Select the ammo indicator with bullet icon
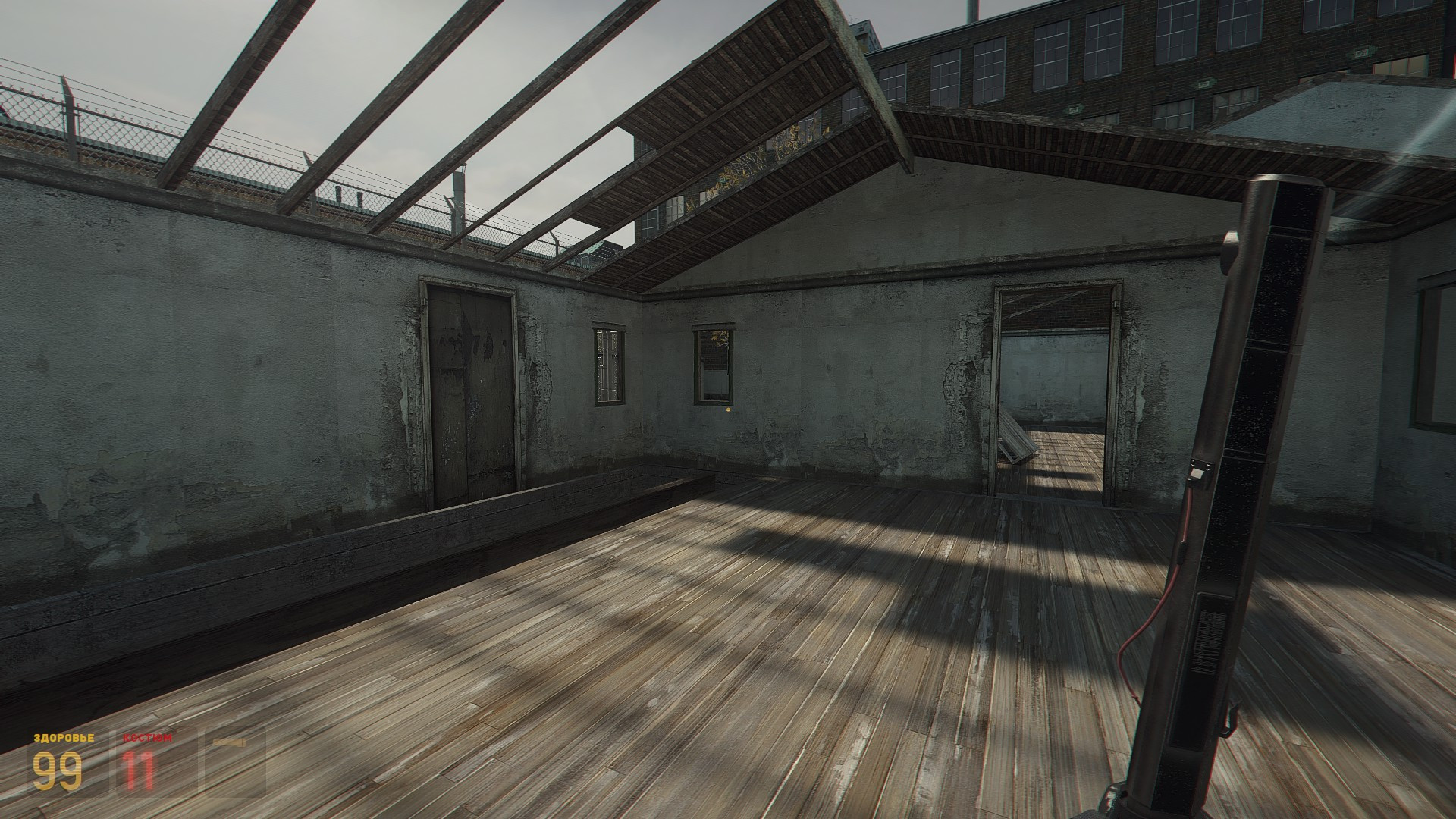 (x=231, y=758)
